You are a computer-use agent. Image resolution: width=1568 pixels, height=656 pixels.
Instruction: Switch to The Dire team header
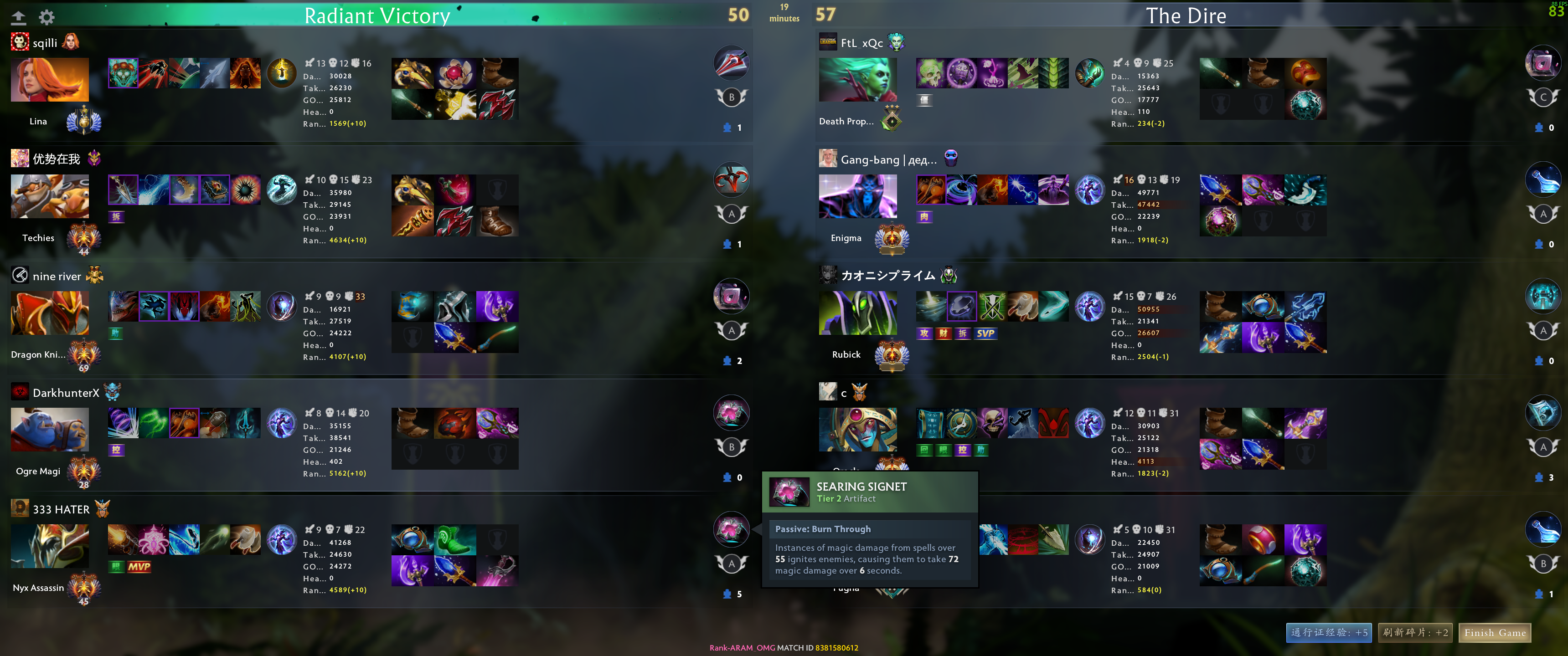[1186, 15]
